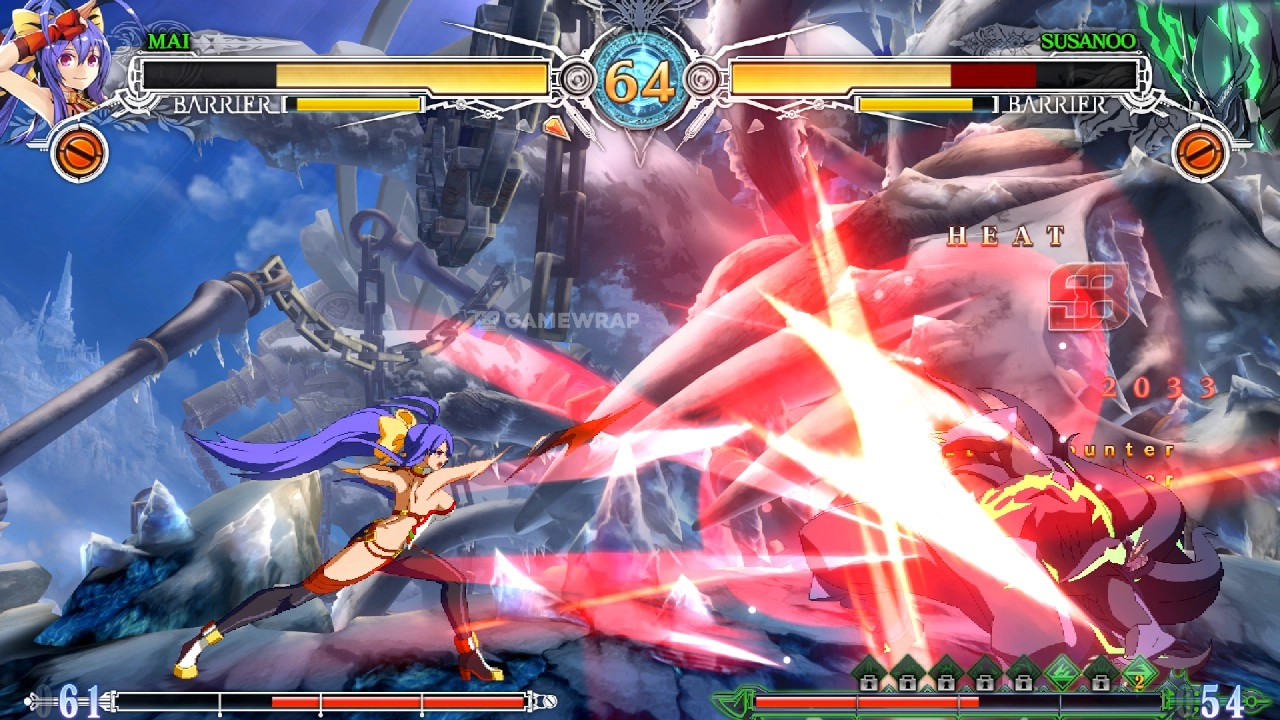Select the unlocked seal icon marked 2

click(1139, 675)
